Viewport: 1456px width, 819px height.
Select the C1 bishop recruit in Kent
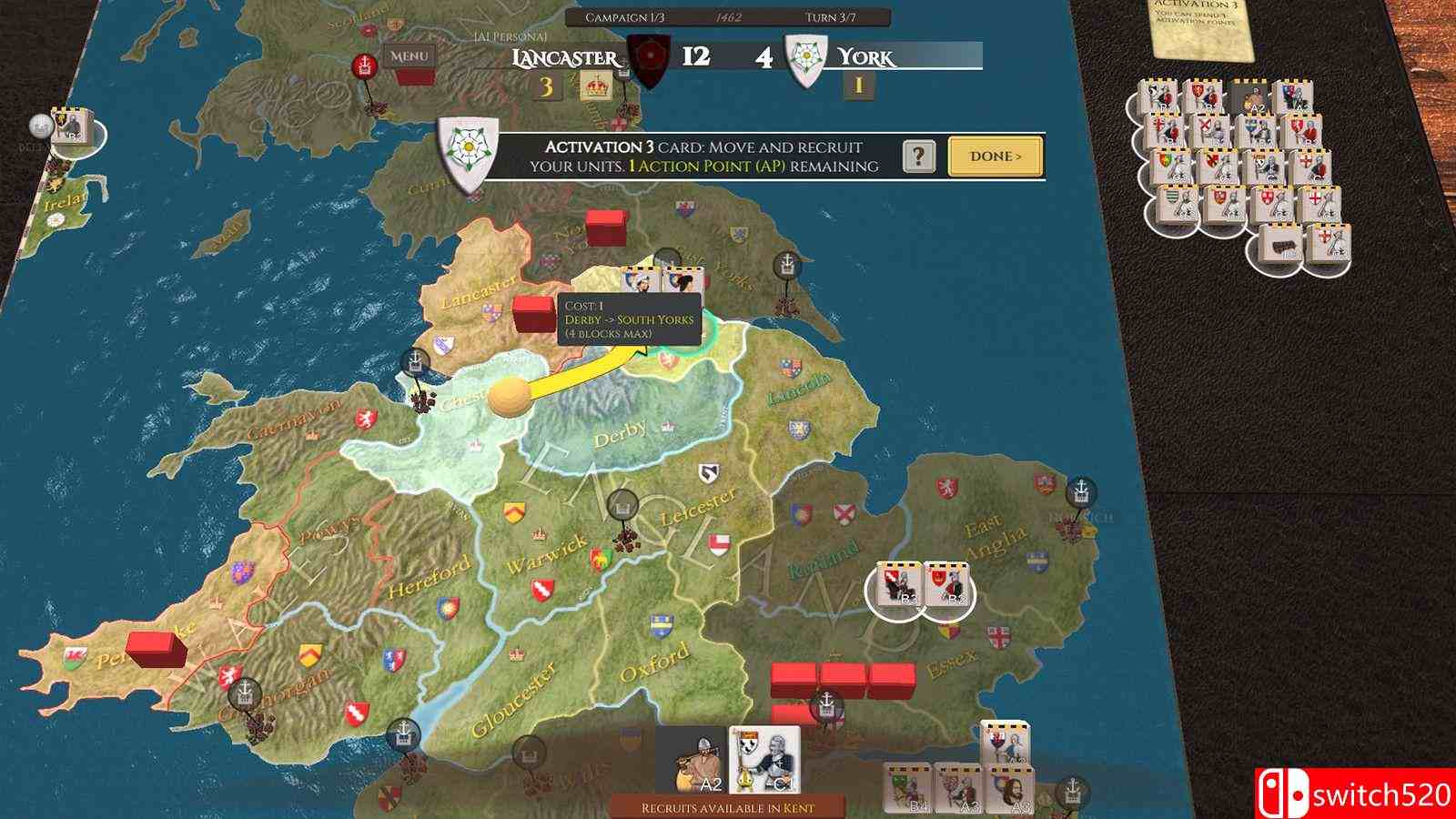click(764, 760)
